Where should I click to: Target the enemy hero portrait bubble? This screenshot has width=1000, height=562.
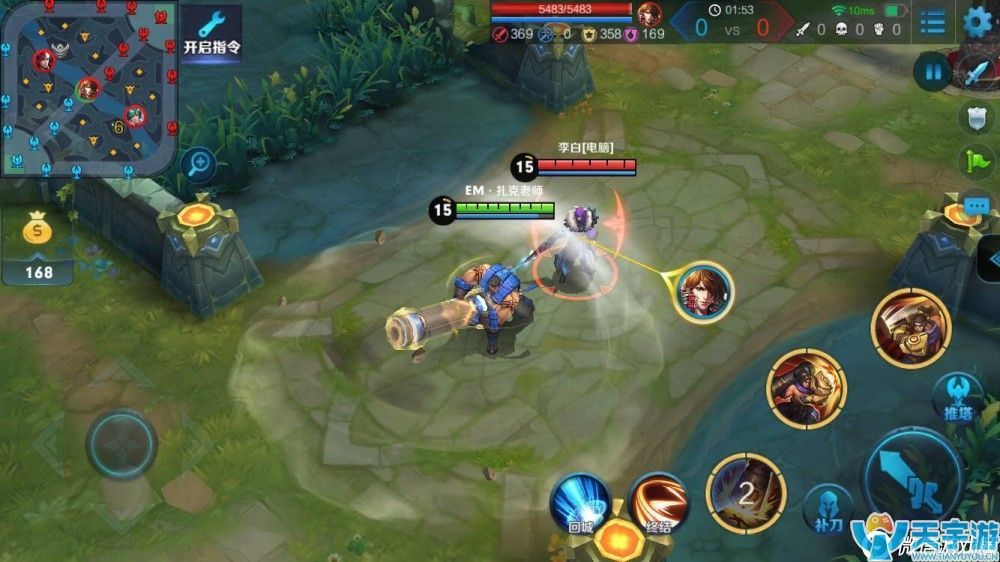[x=702, y=291]
